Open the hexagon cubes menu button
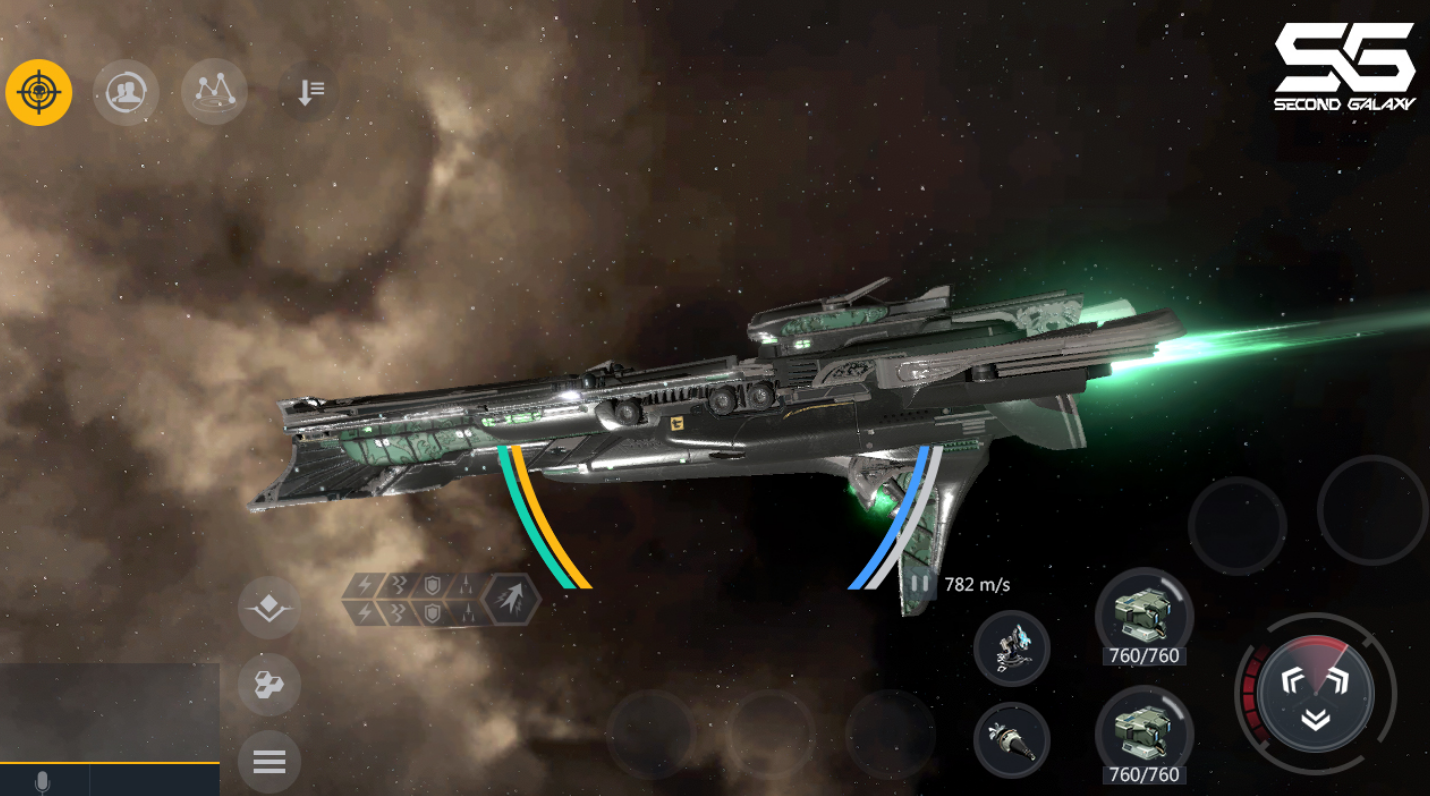 click(269, 685)
